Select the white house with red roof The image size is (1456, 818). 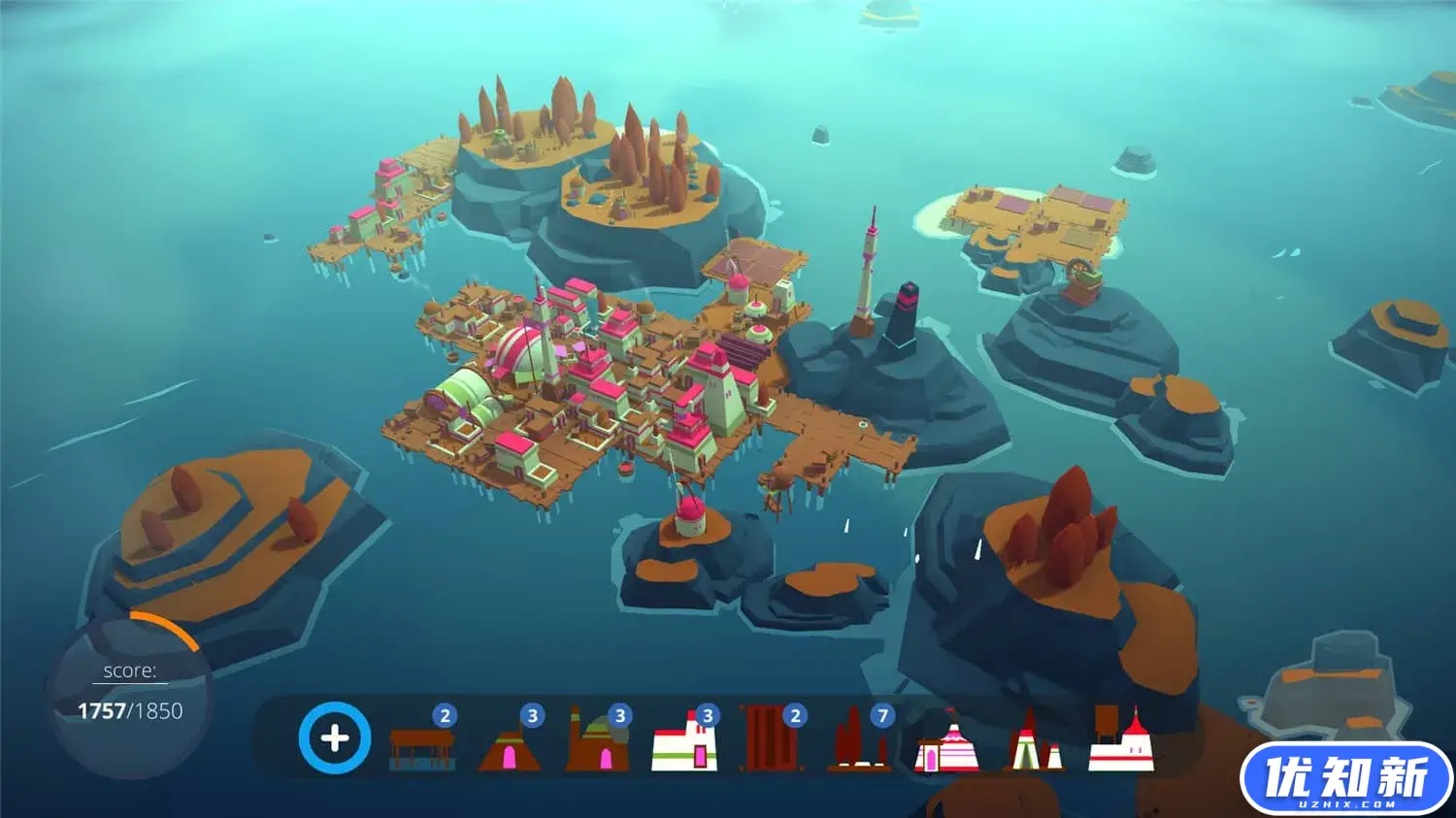pyautogui.click(x=683, y=745)
